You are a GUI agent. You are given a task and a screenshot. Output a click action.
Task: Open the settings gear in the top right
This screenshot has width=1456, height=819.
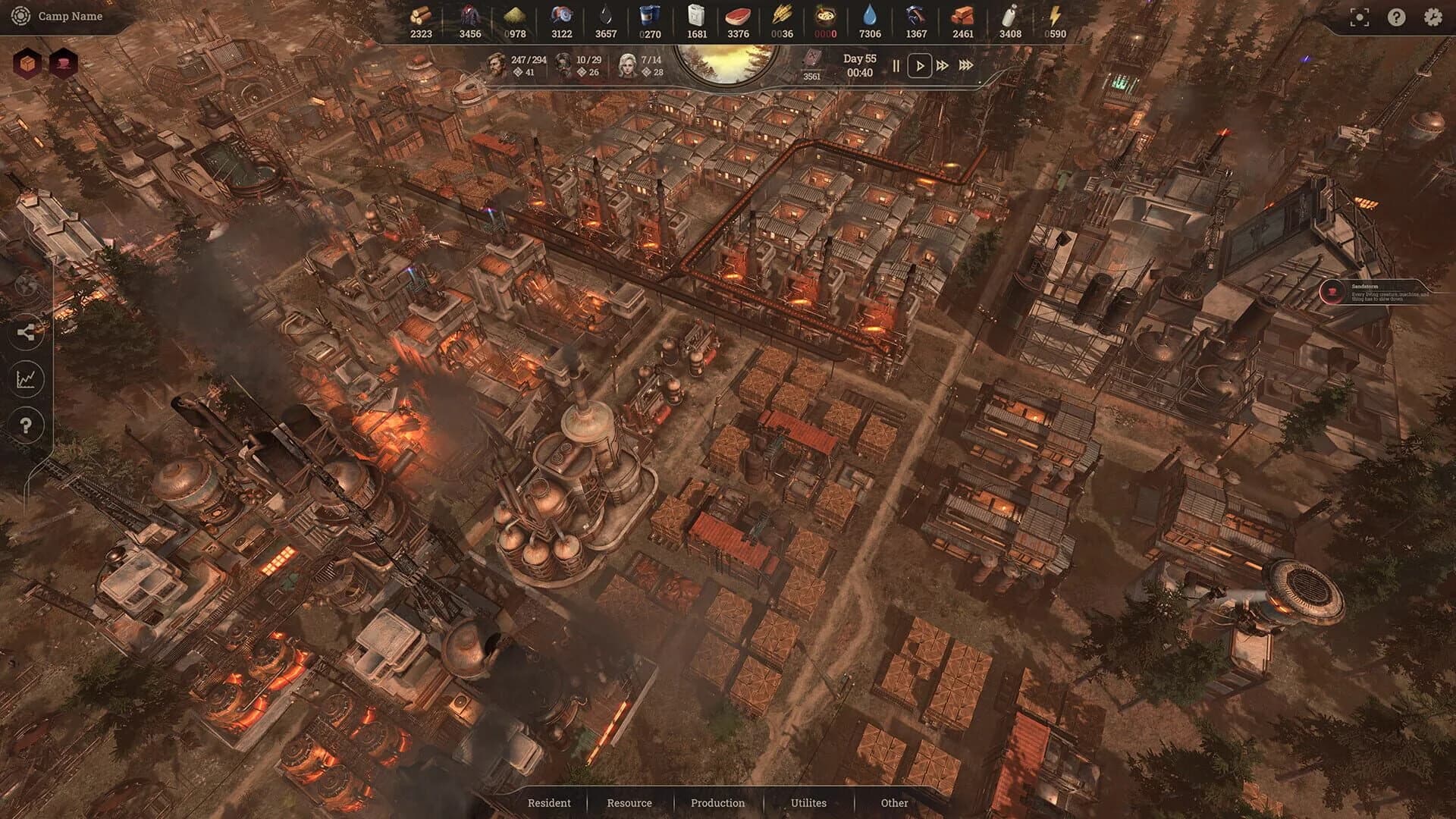1432,17
